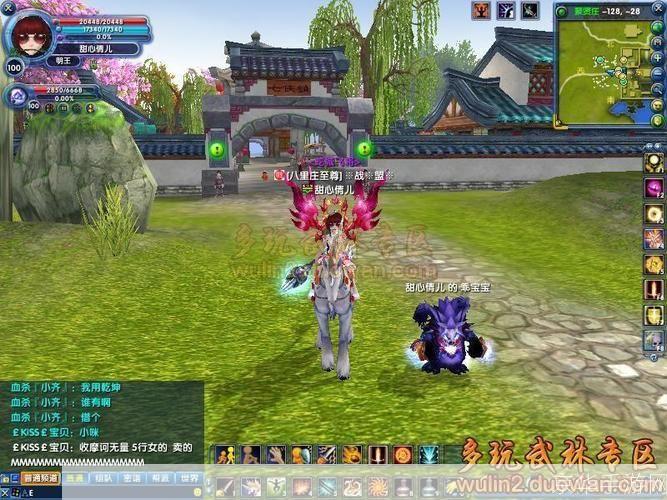This screenshot has height=500, width=667.
Task: Select the pet portrait icon
Action: (19, 95)
